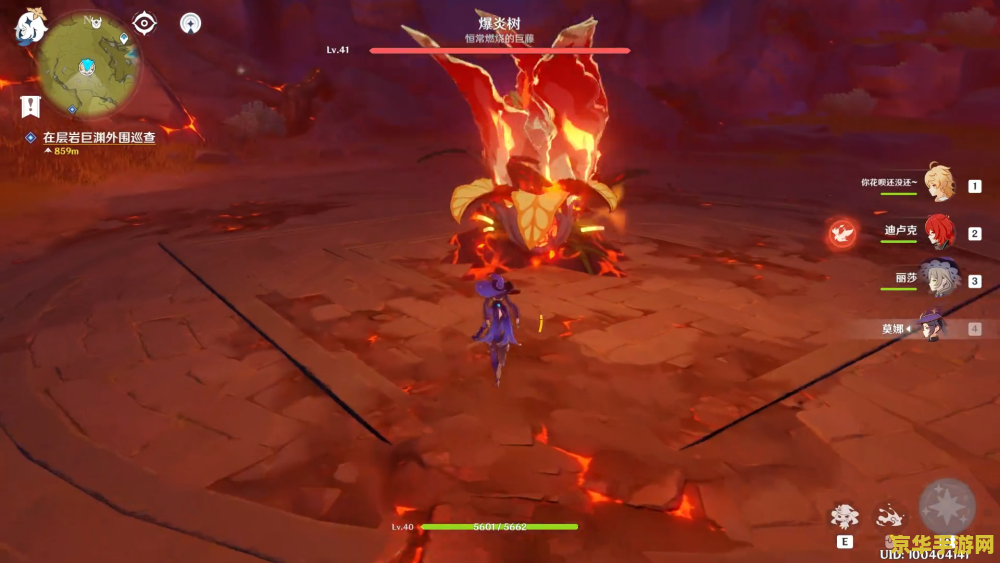The image size is (1000, 563).
Task: Select the tracked quest 在层岩巨渊外围巡查
Action: pos(98,138)
